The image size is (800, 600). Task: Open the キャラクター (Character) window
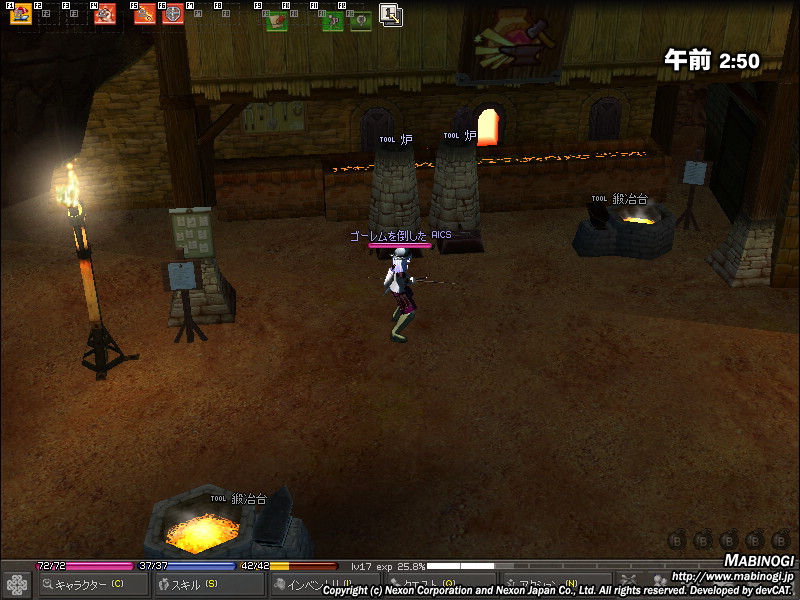pos(90,584)
